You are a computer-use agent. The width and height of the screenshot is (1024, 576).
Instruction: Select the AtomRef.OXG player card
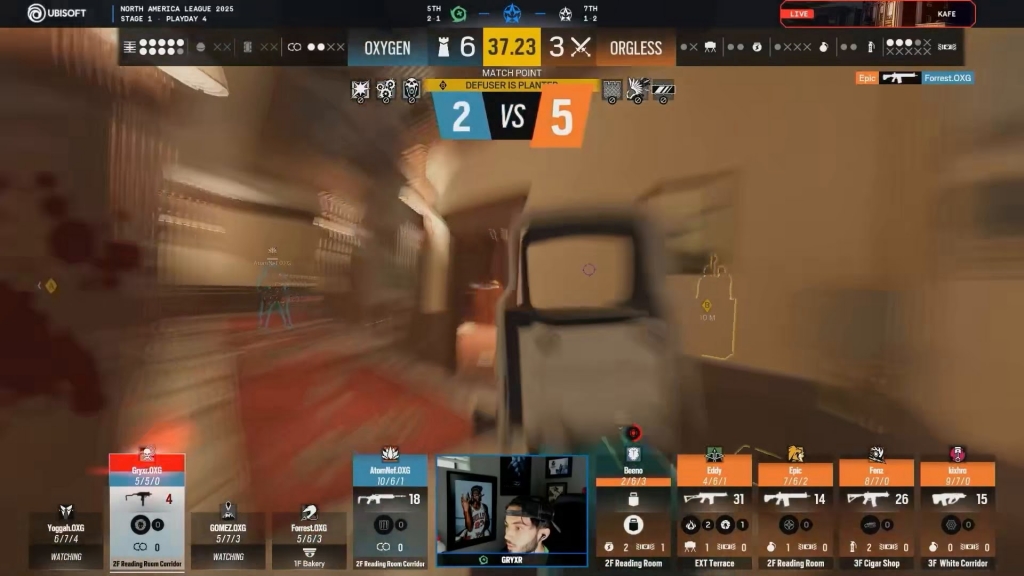[390, 510]
